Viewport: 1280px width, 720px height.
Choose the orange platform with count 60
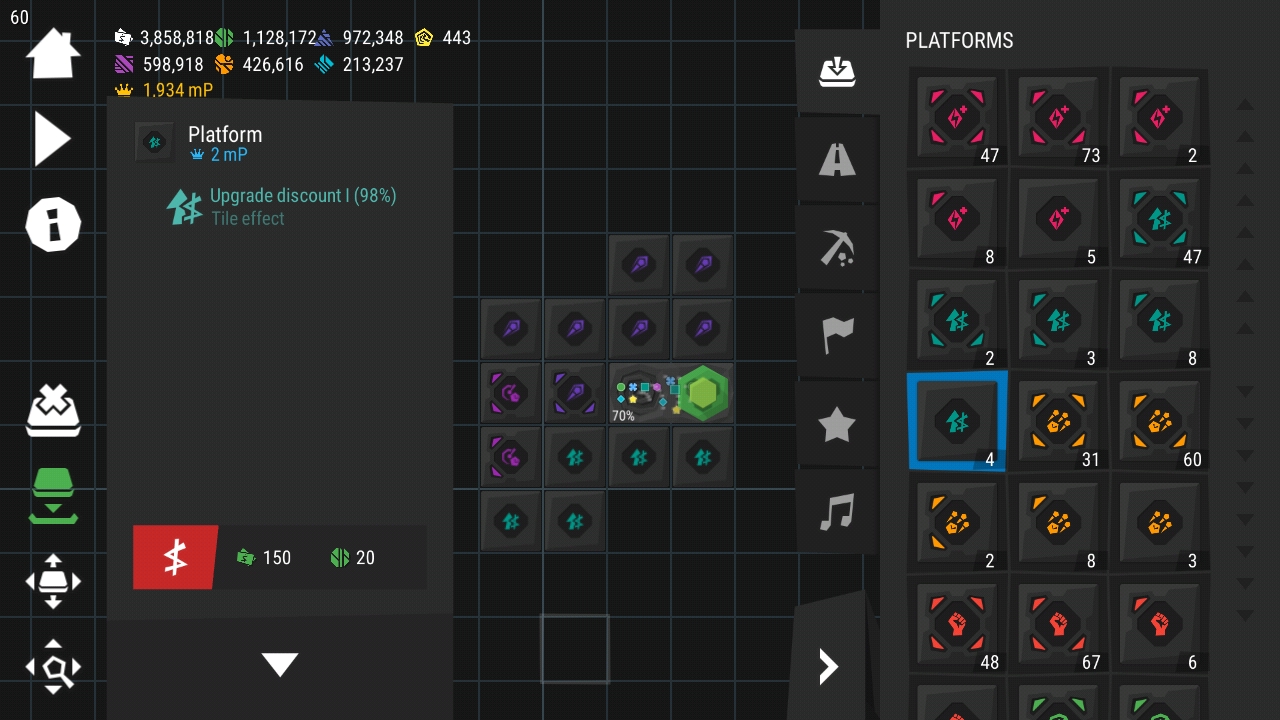click(1159, 421)
